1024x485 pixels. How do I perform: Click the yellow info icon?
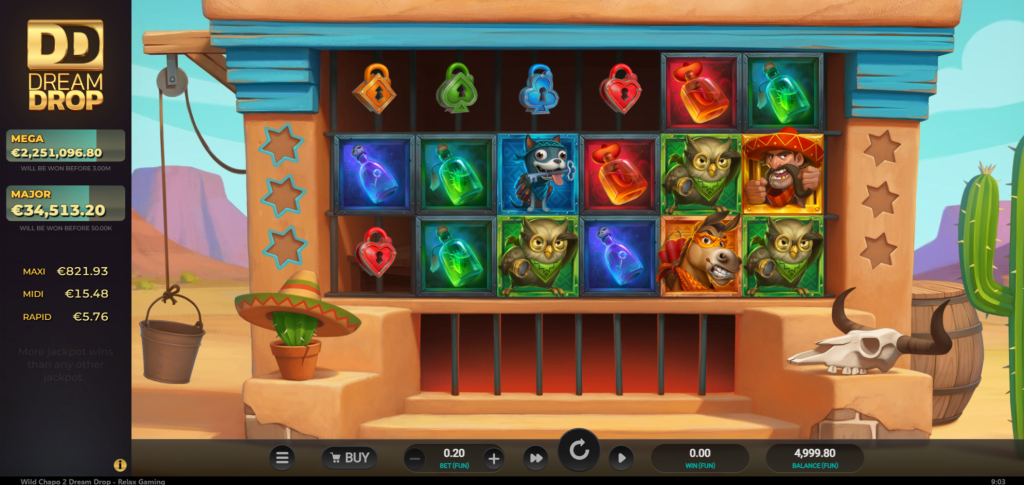pos(120,465)
